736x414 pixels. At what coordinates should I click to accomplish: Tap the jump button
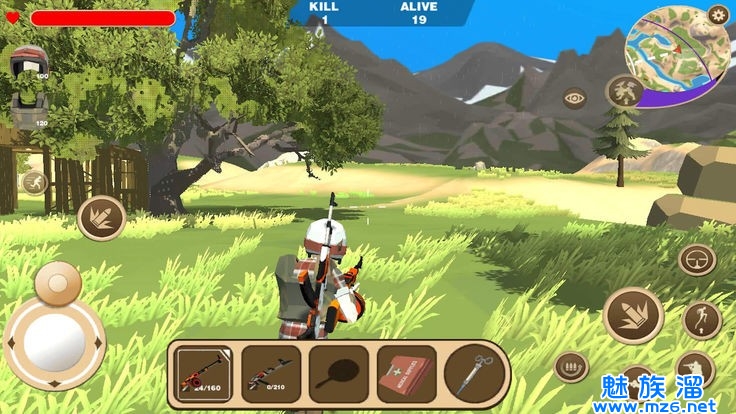coord(702,320)
